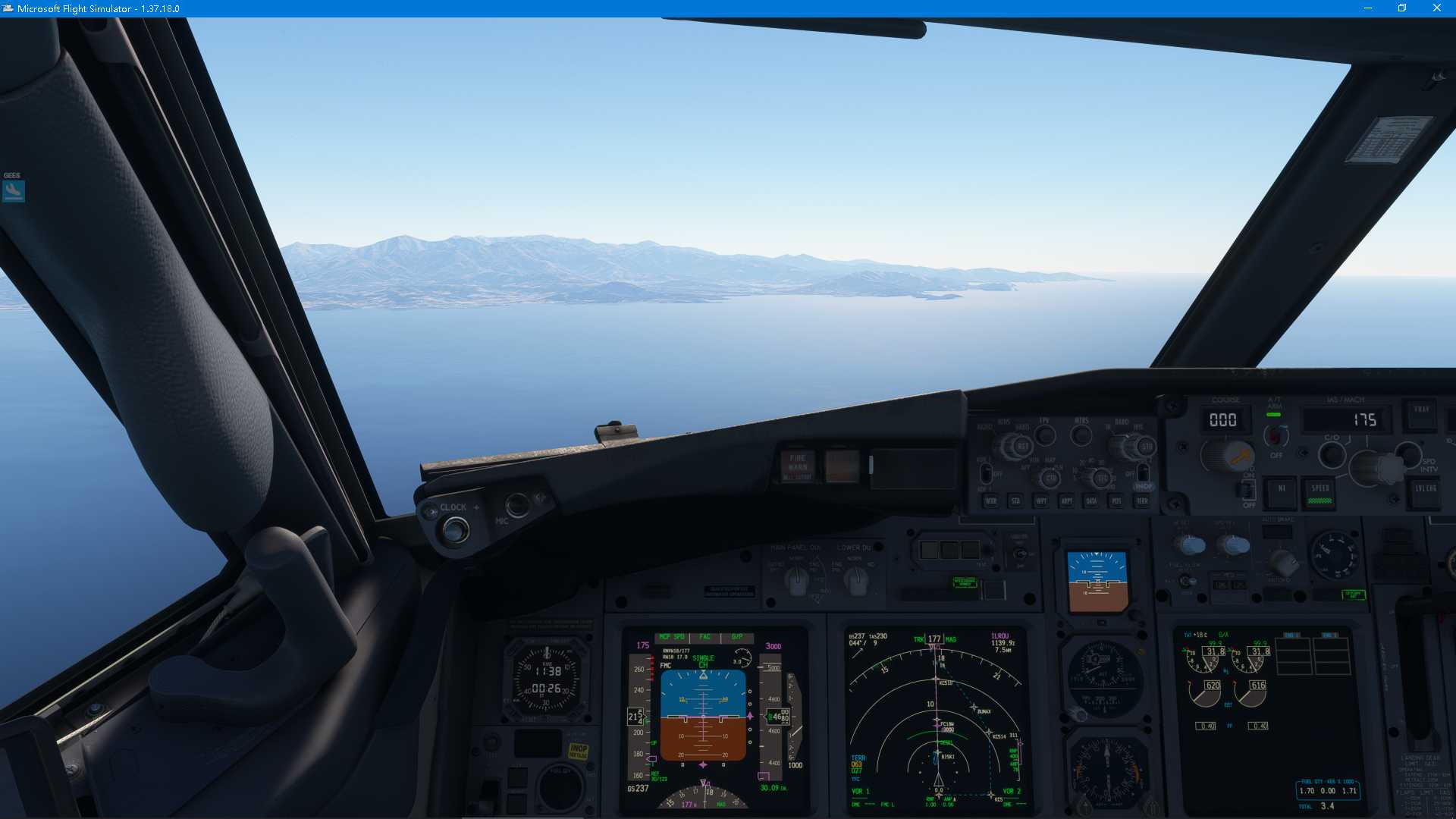Click the TFC range selector knob
This screenshot has height=819, width=1456.
[x=1102, y=479]
